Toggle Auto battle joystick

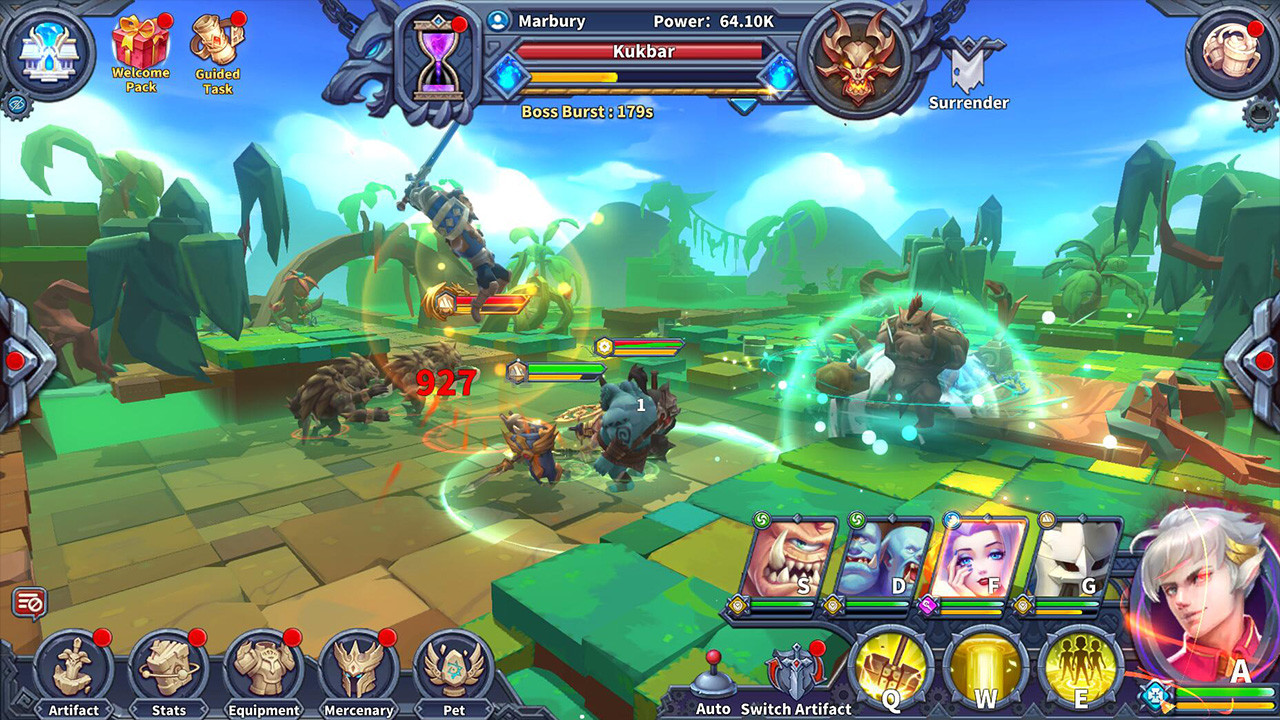(713, 678)
